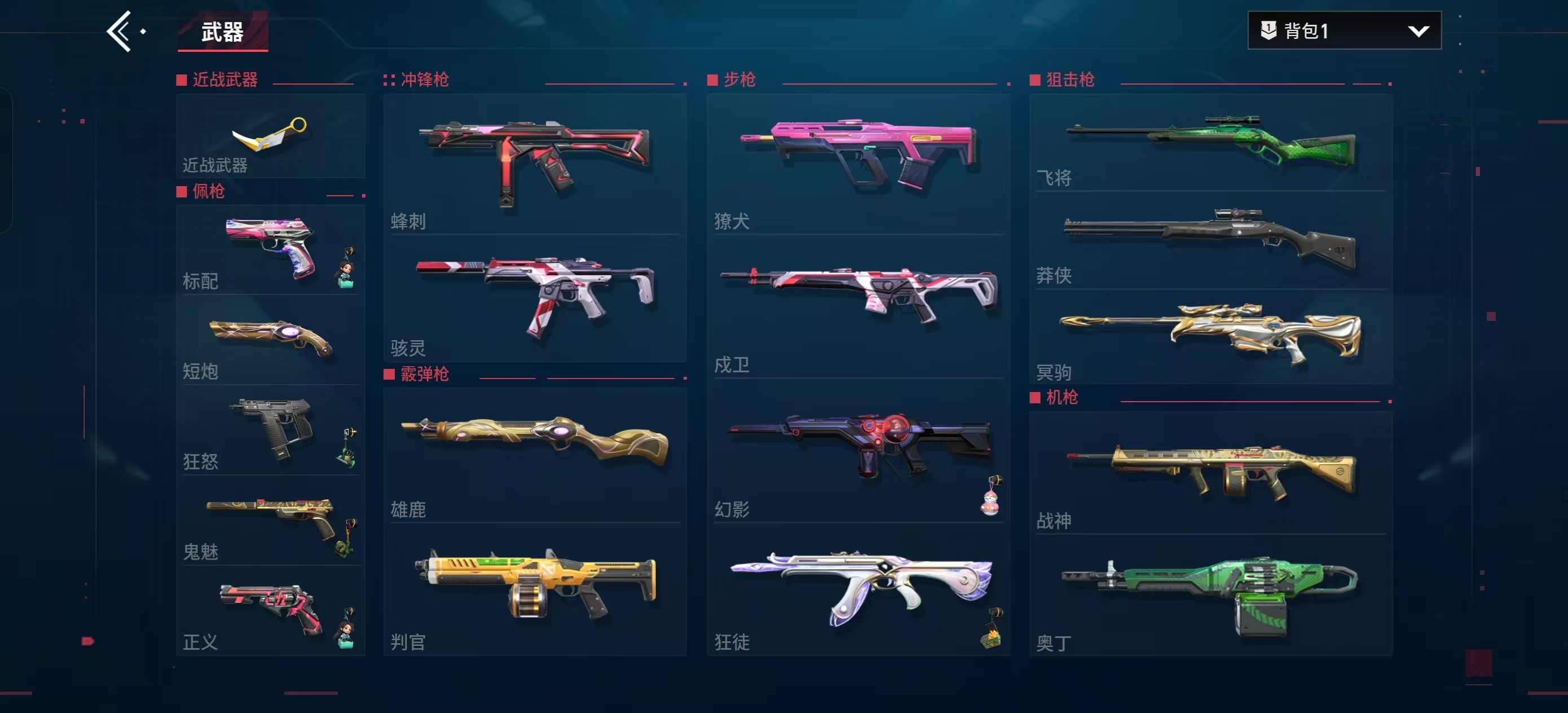Viewport: 1568px width, 713px height.
Task: Open the 背包1 loadout dropdown
Action: (1344, 30)
